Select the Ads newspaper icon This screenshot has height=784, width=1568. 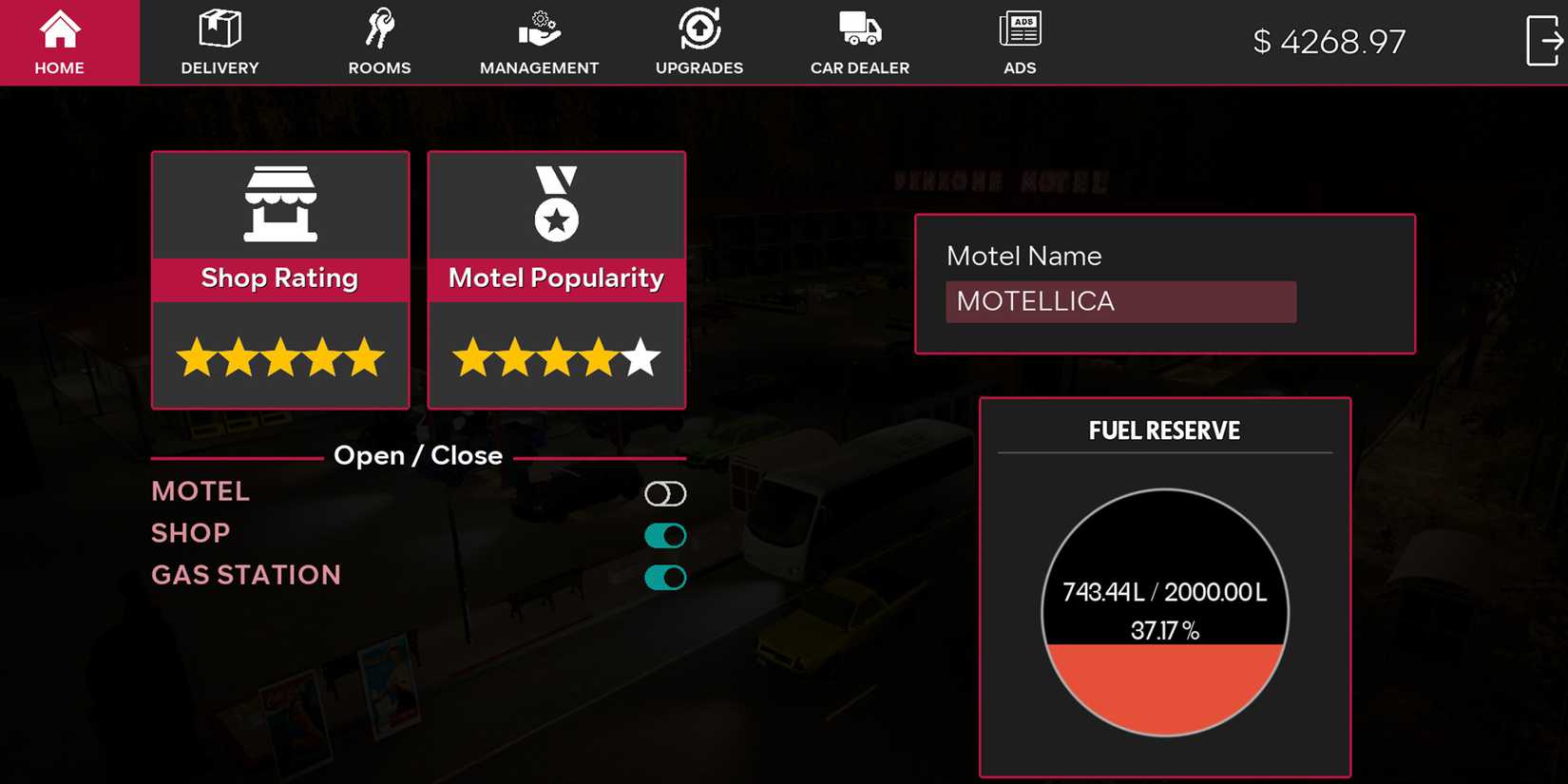pyautogui.click(x=1020, y=27)
